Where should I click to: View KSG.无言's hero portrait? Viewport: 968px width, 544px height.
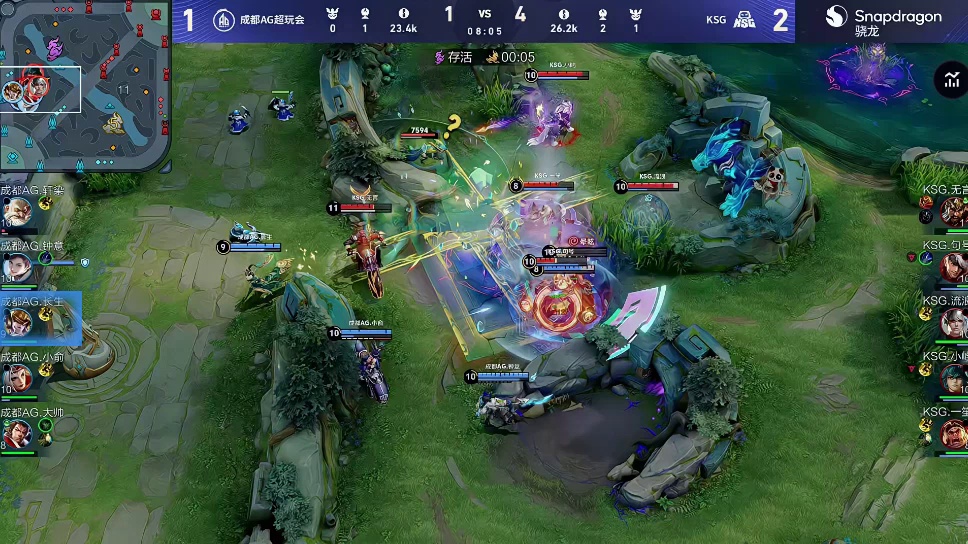(x=952, y=211)
